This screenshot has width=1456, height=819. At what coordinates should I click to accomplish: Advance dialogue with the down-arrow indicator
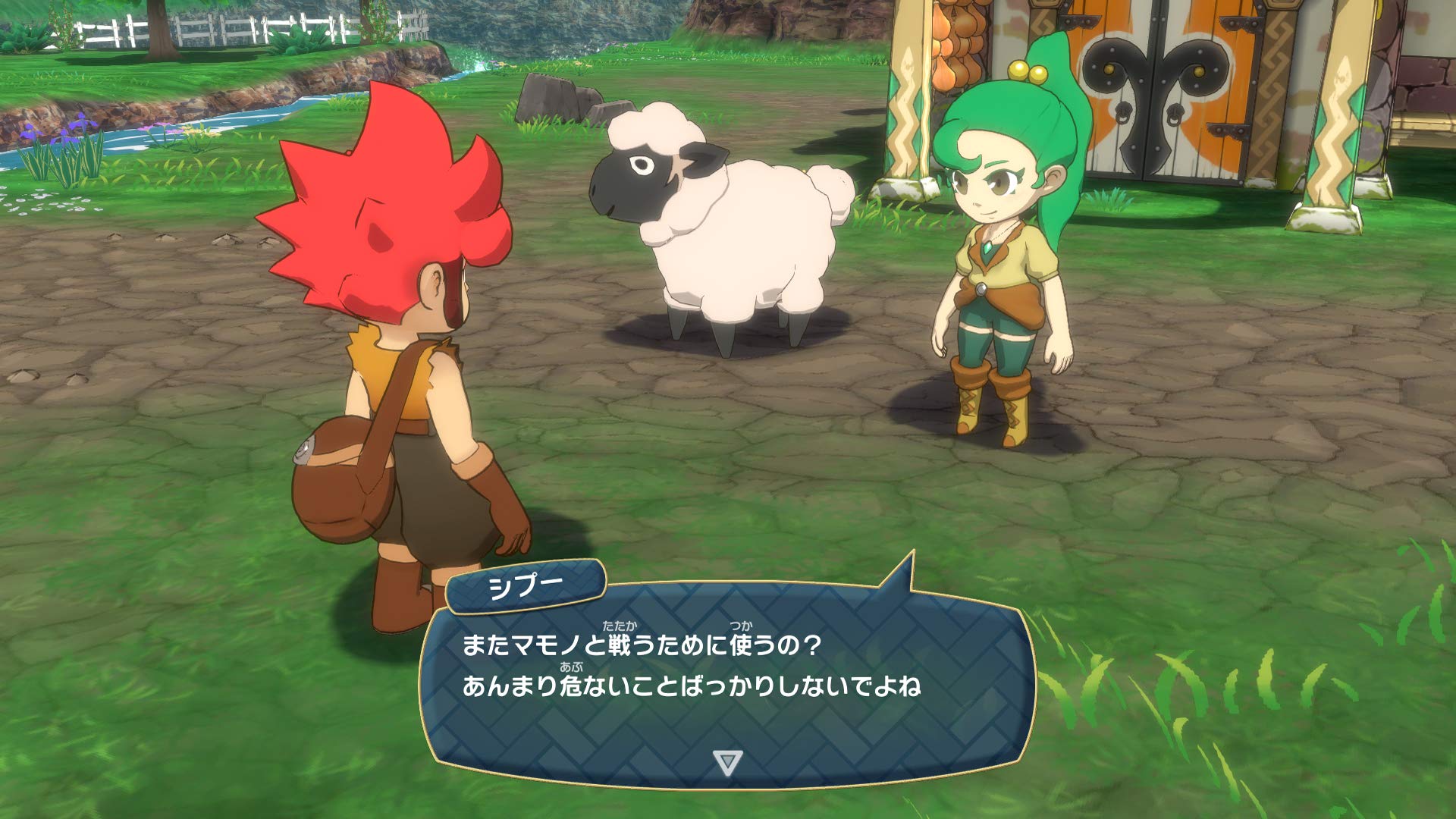[x=727, y=762]
